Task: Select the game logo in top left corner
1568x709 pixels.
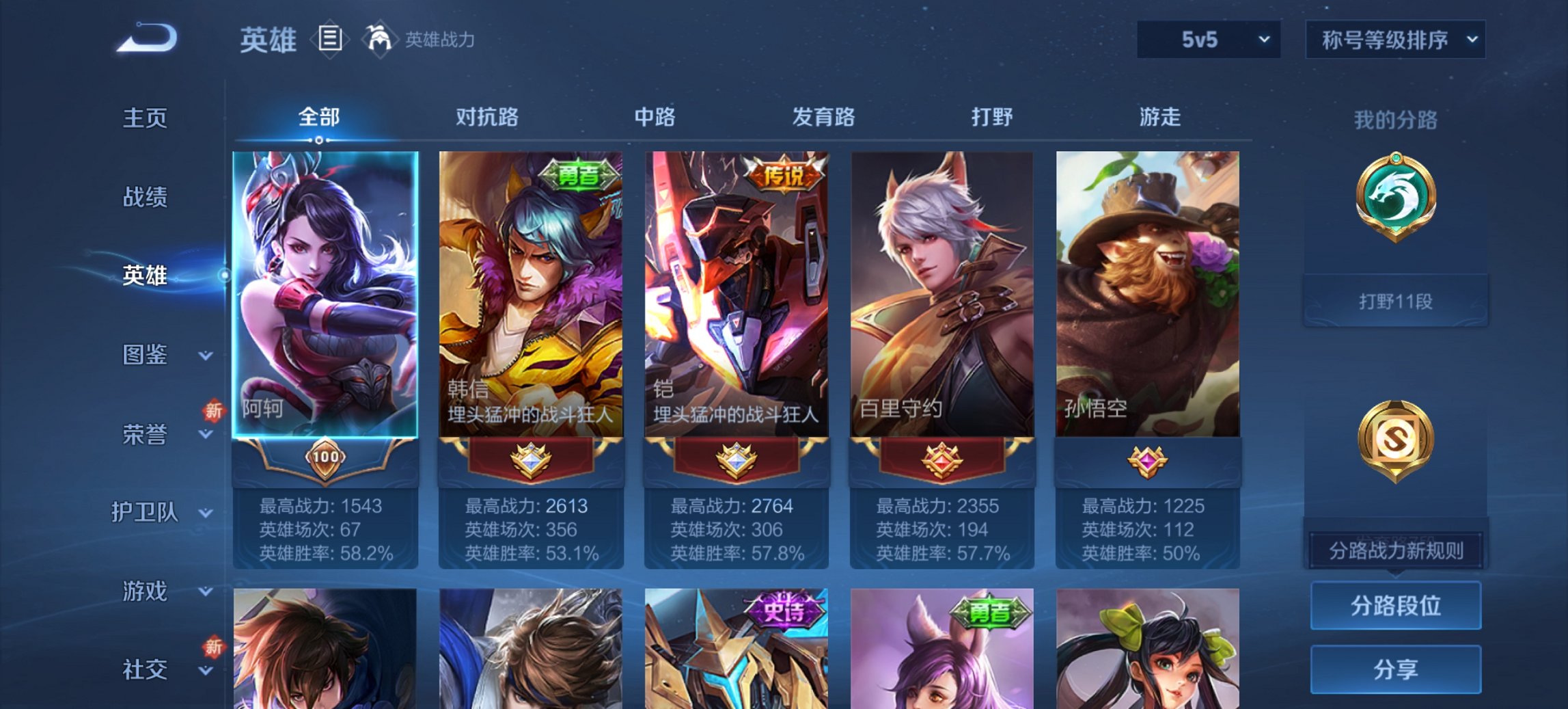Action: point(147,38)
